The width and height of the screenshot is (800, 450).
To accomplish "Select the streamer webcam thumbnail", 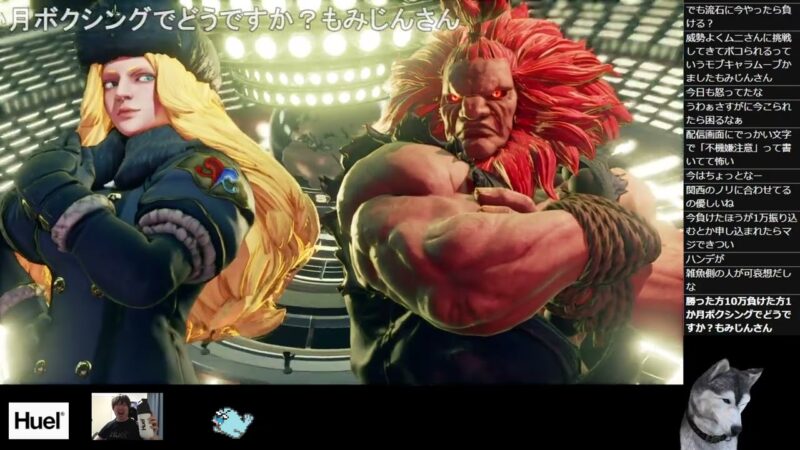I will (127, 416).
